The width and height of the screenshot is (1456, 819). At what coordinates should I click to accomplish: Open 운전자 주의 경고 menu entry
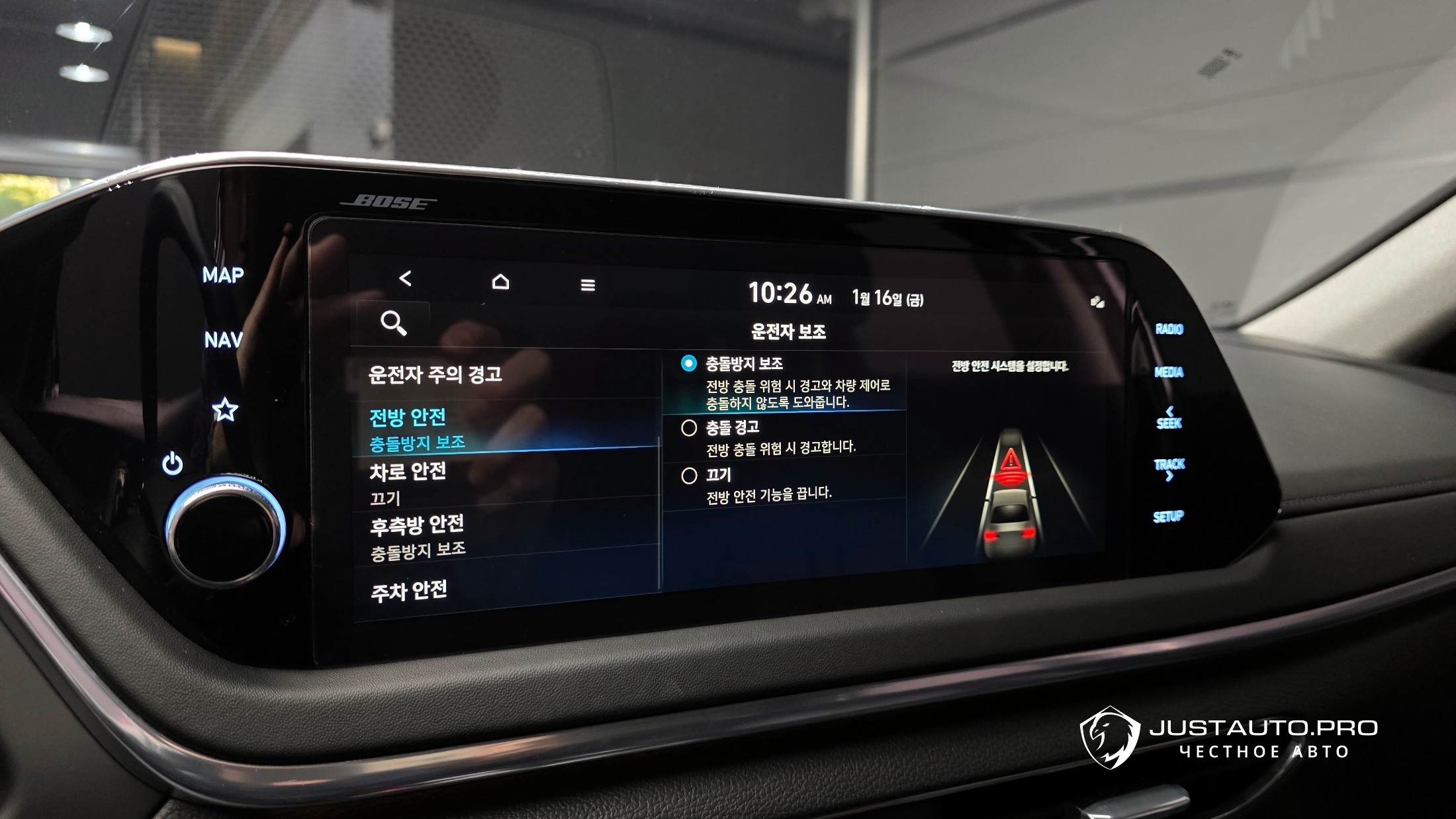click(x=435, y=374)
